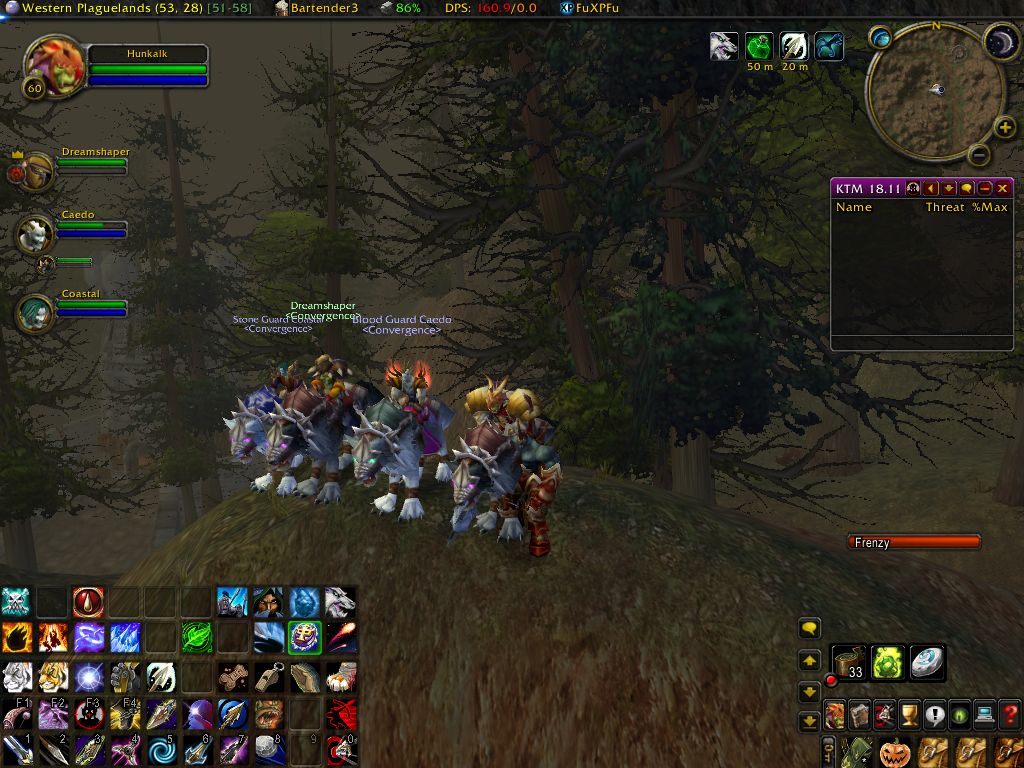The height and width of the screenshot is (768, 1024).
Task: Zoom in the minimap with plus button
Action: [x=1005, y=127]
